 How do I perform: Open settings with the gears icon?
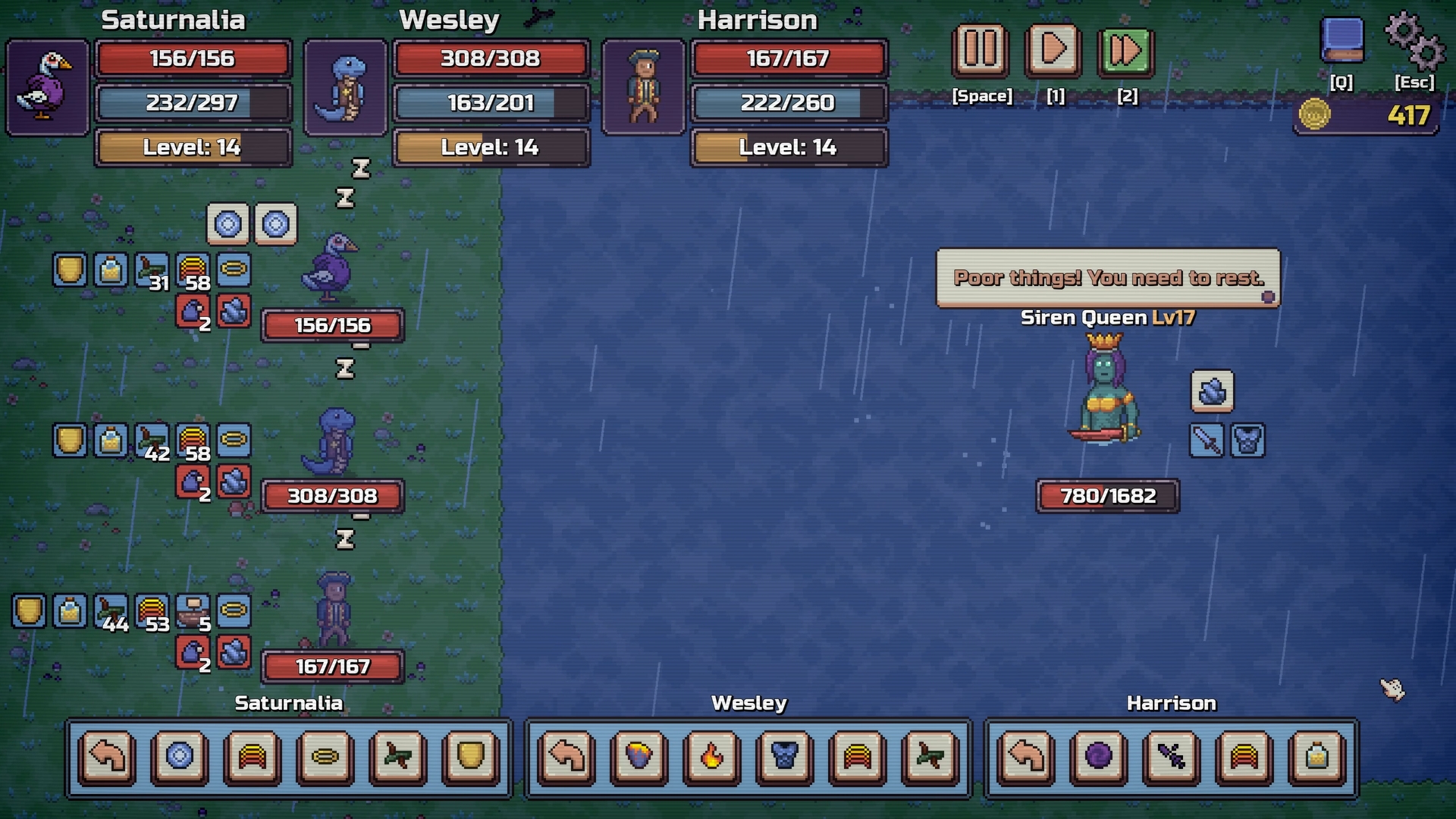point(1414,41)
